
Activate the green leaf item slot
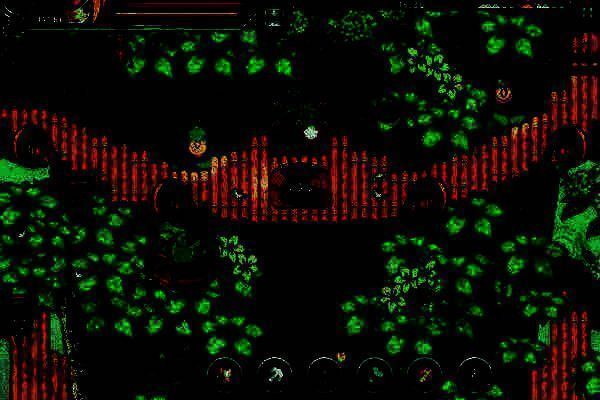[376, 374]
